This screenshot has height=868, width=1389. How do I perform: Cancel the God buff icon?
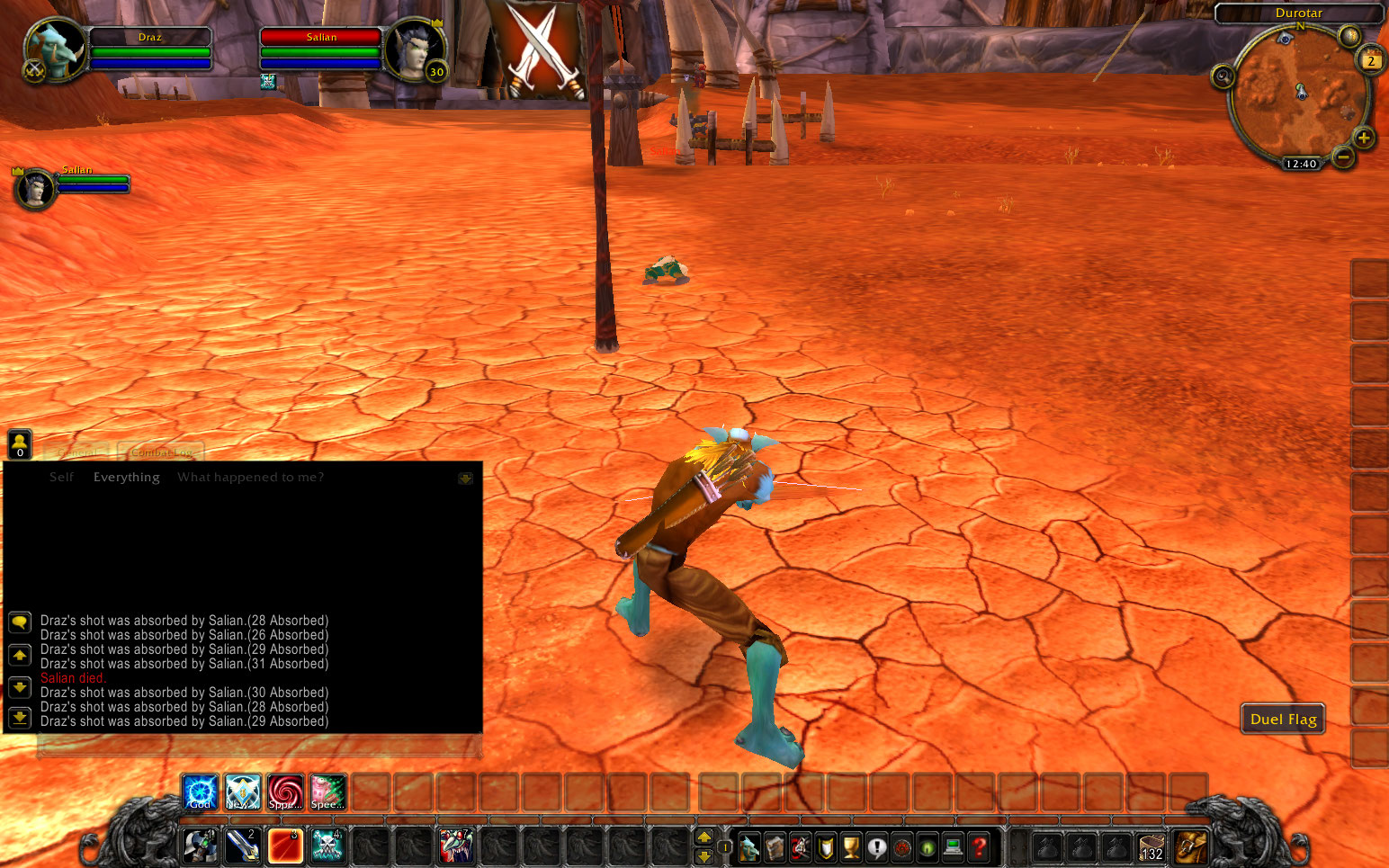click(200, 792)
